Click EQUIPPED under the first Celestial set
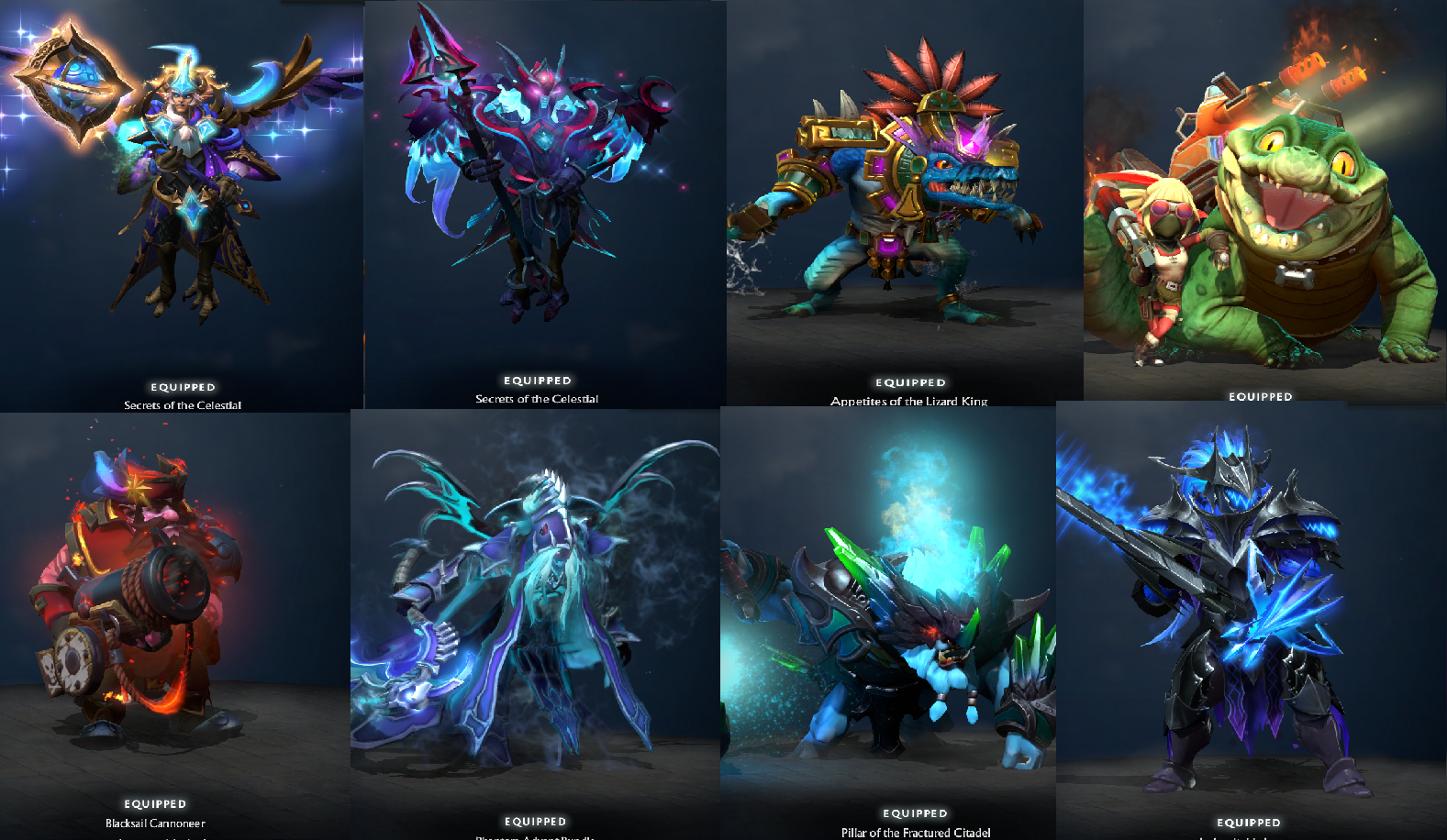 click(x=182, y=387)
